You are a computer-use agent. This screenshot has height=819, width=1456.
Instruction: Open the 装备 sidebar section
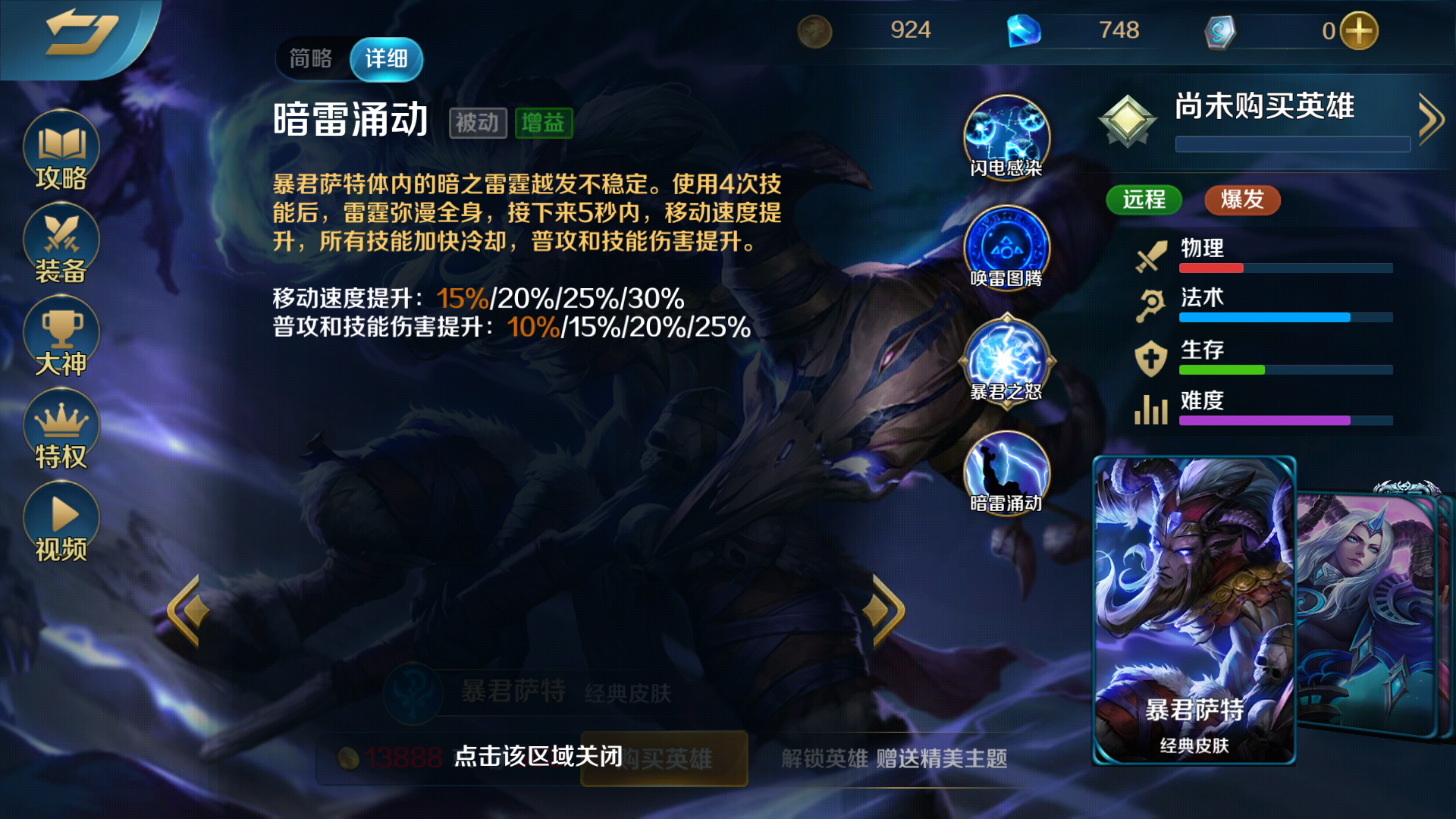pyautogui.click(x=61, y=243)
